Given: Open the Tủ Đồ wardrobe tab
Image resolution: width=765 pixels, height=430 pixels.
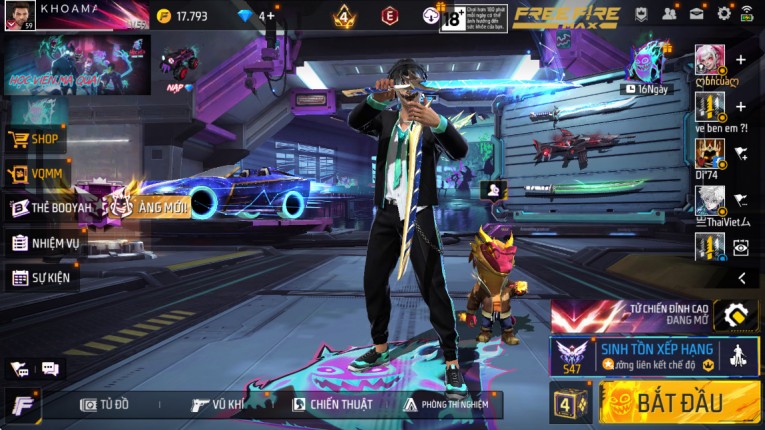Looking at the screenshot, I should [x=105, y=404].
